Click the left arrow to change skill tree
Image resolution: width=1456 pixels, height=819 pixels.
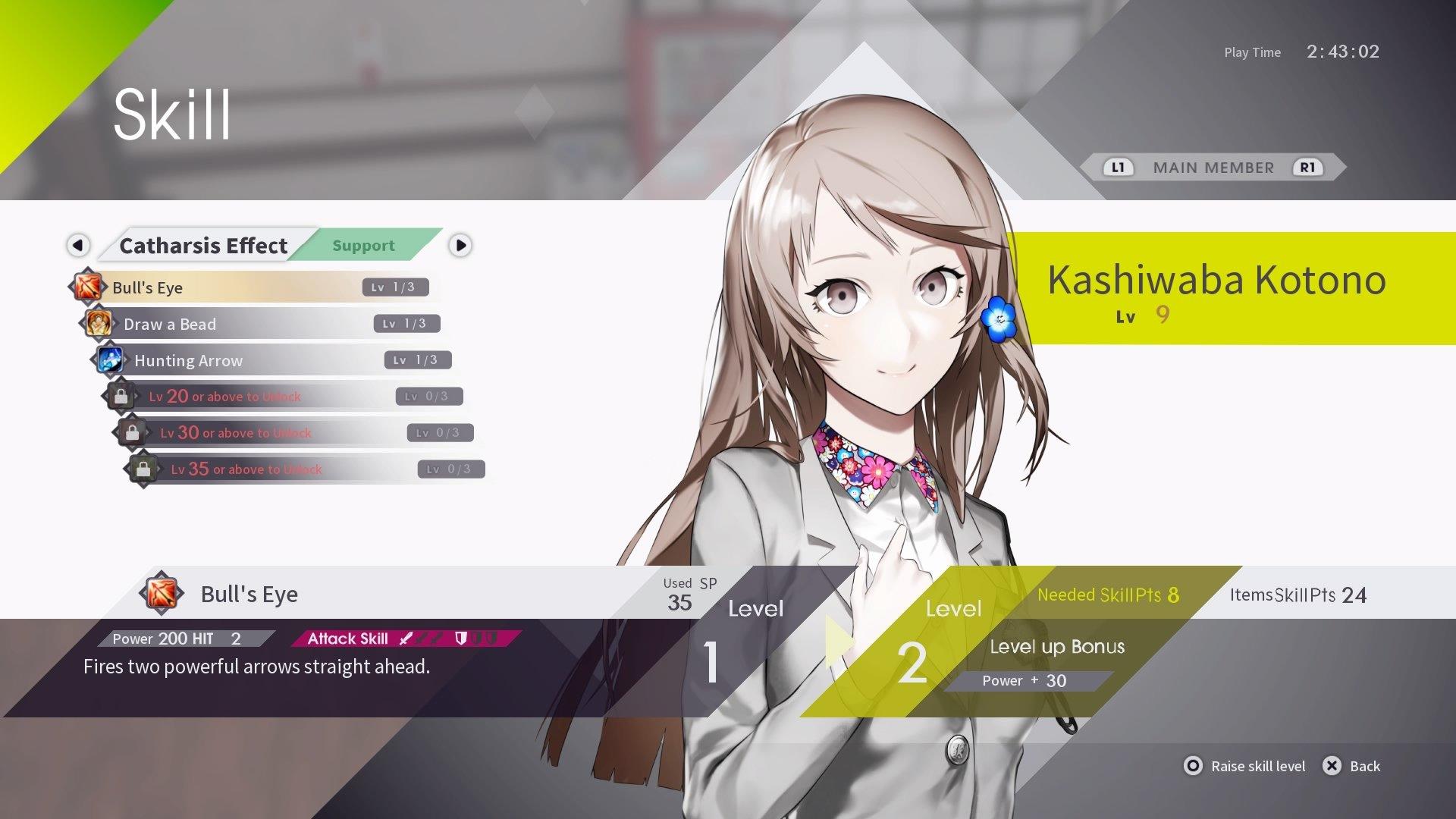click(79, 245)
